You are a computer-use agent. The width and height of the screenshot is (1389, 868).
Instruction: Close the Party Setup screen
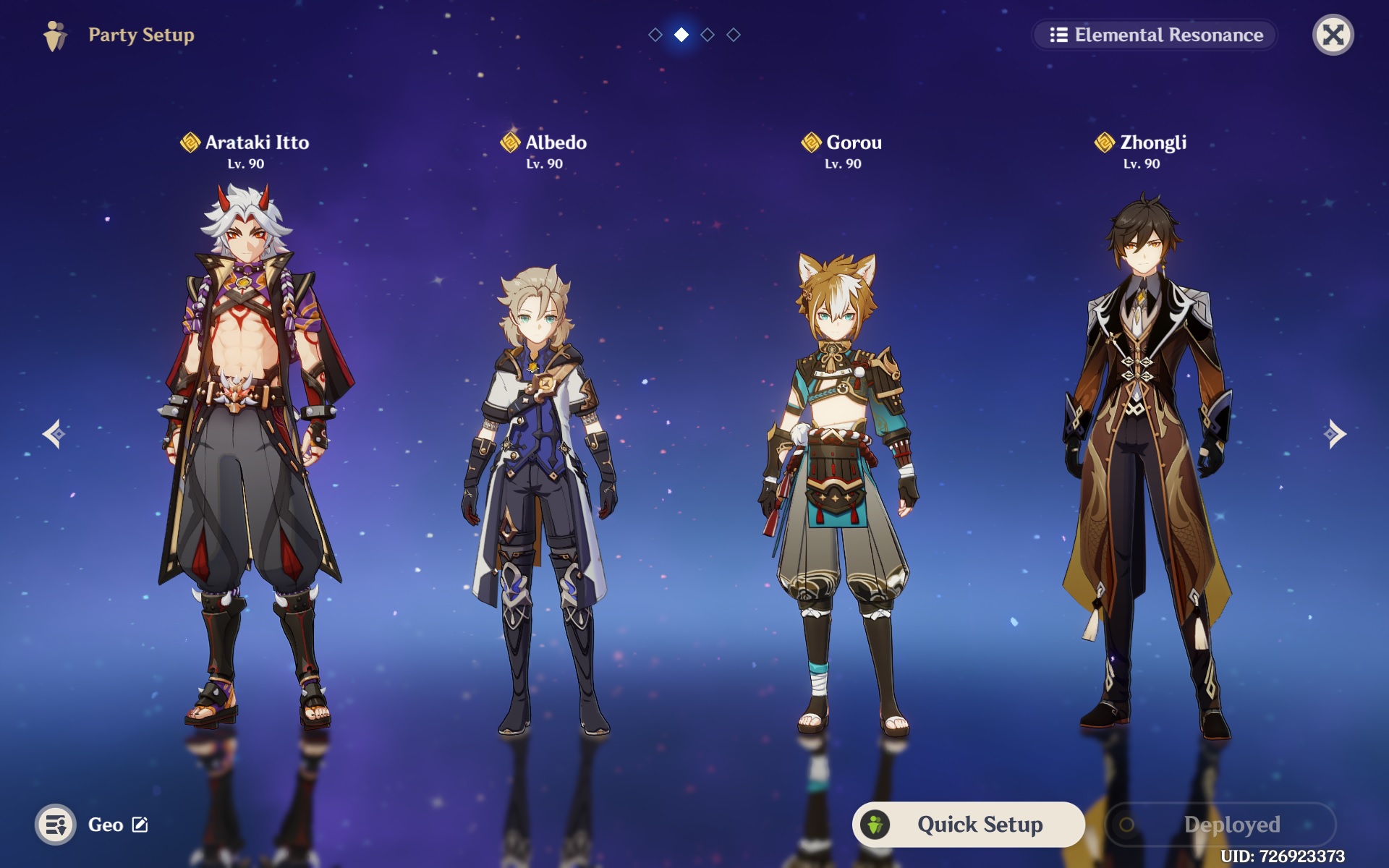1333,35
